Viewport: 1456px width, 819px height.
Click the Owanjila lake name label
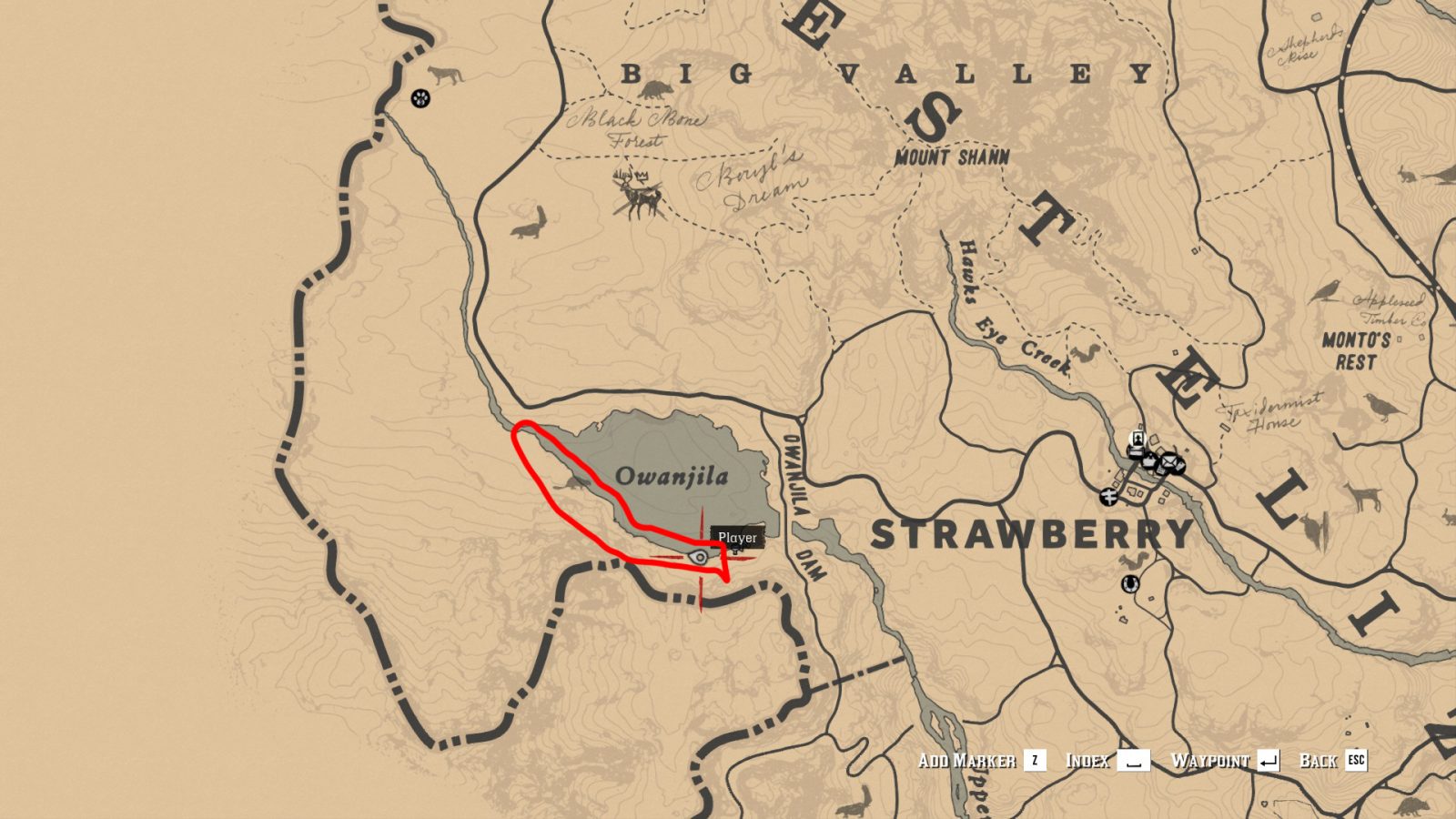(672, 476)
